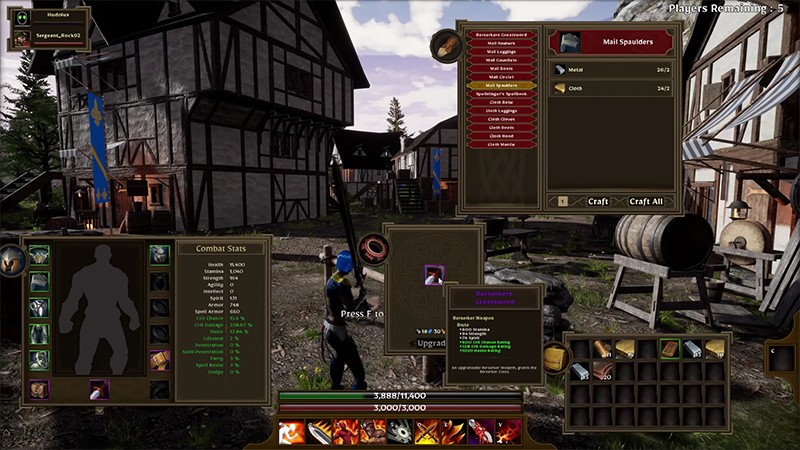Screen dimensions: 800x450
Task: Craft the selected Mail Spaulders
Action: tap(598, 201)
